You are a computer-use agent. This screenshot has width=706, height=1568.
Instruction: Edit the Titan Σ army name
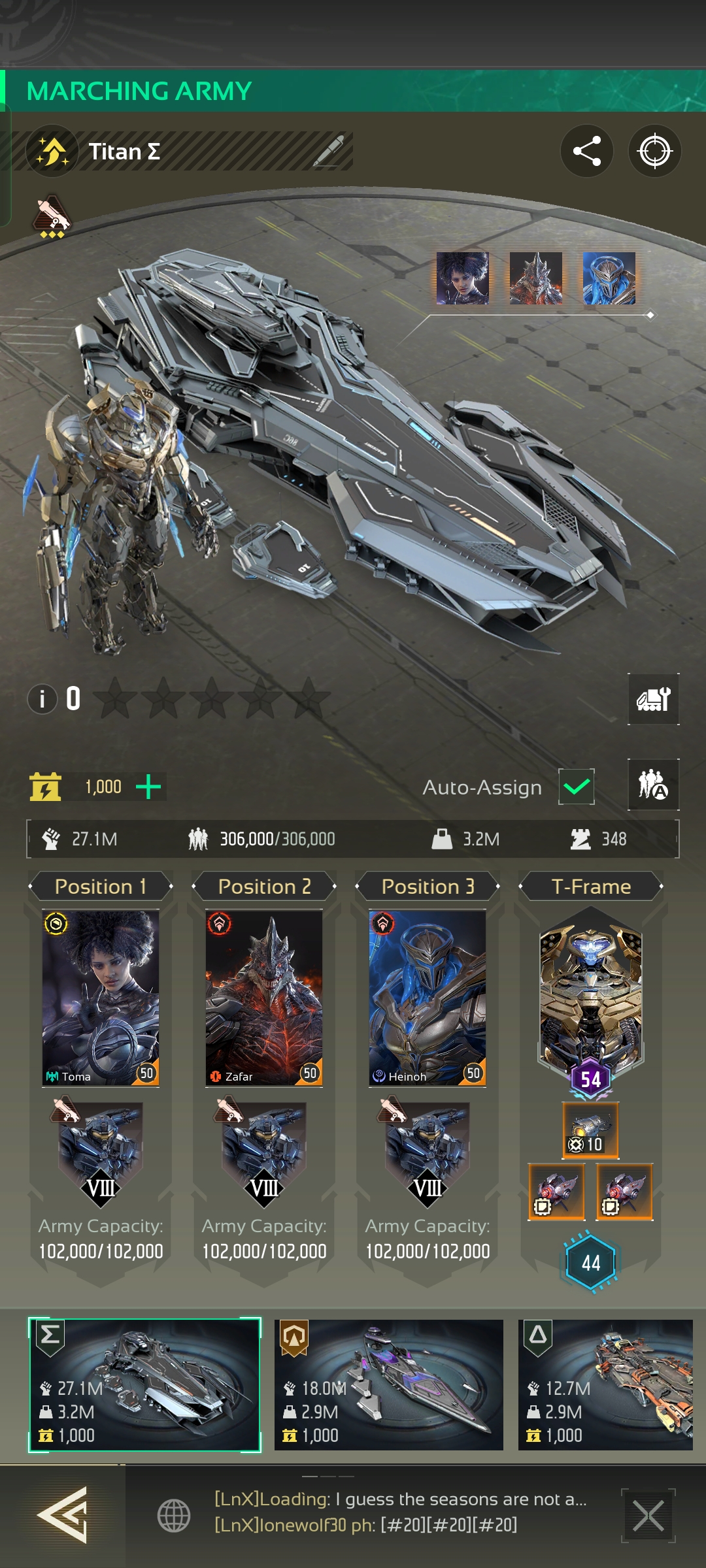coord(329,152)
